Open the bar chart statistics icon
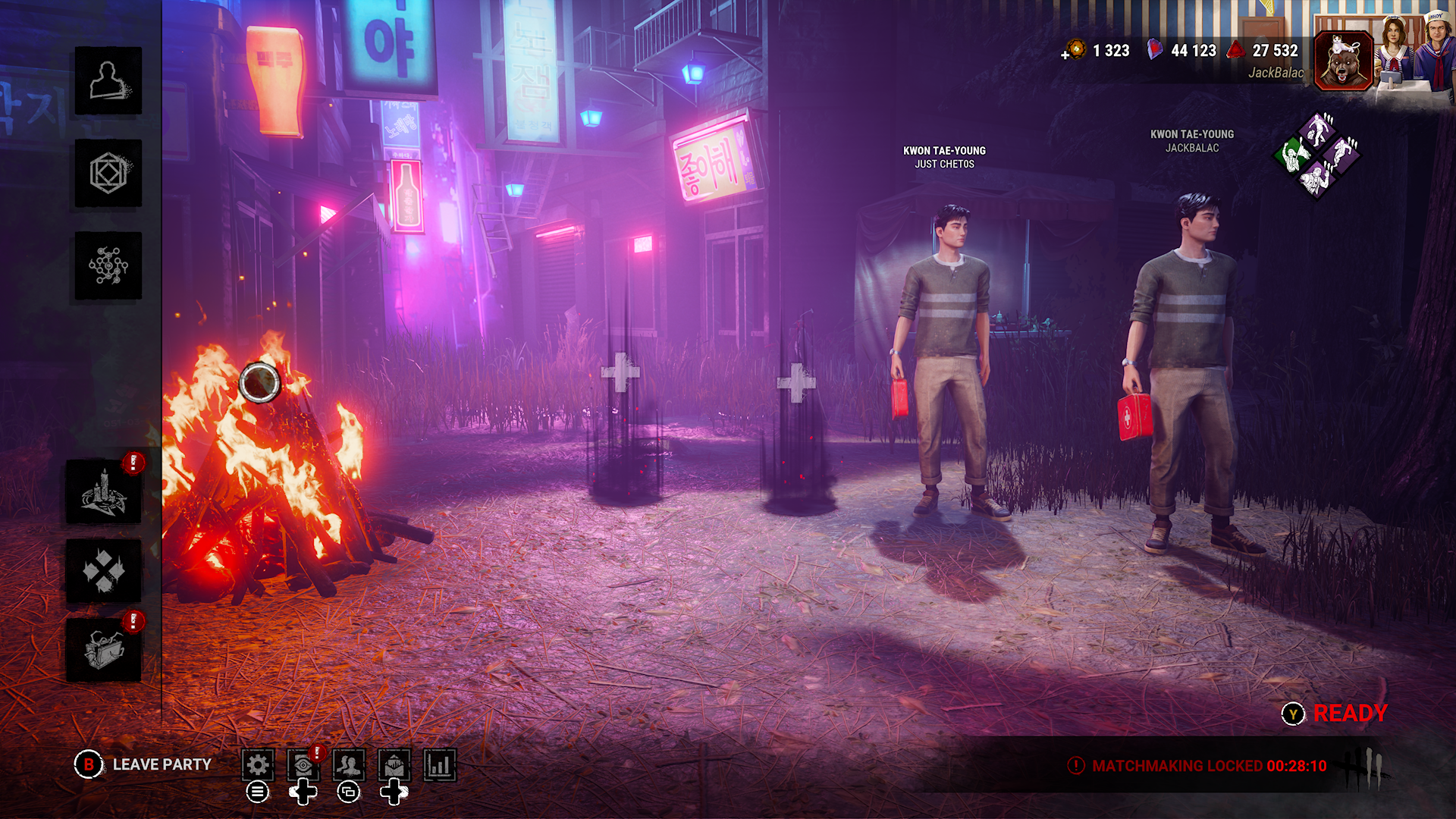Image resolution: width=1456 pixels, height=819 pixels. tap(440, 765)
